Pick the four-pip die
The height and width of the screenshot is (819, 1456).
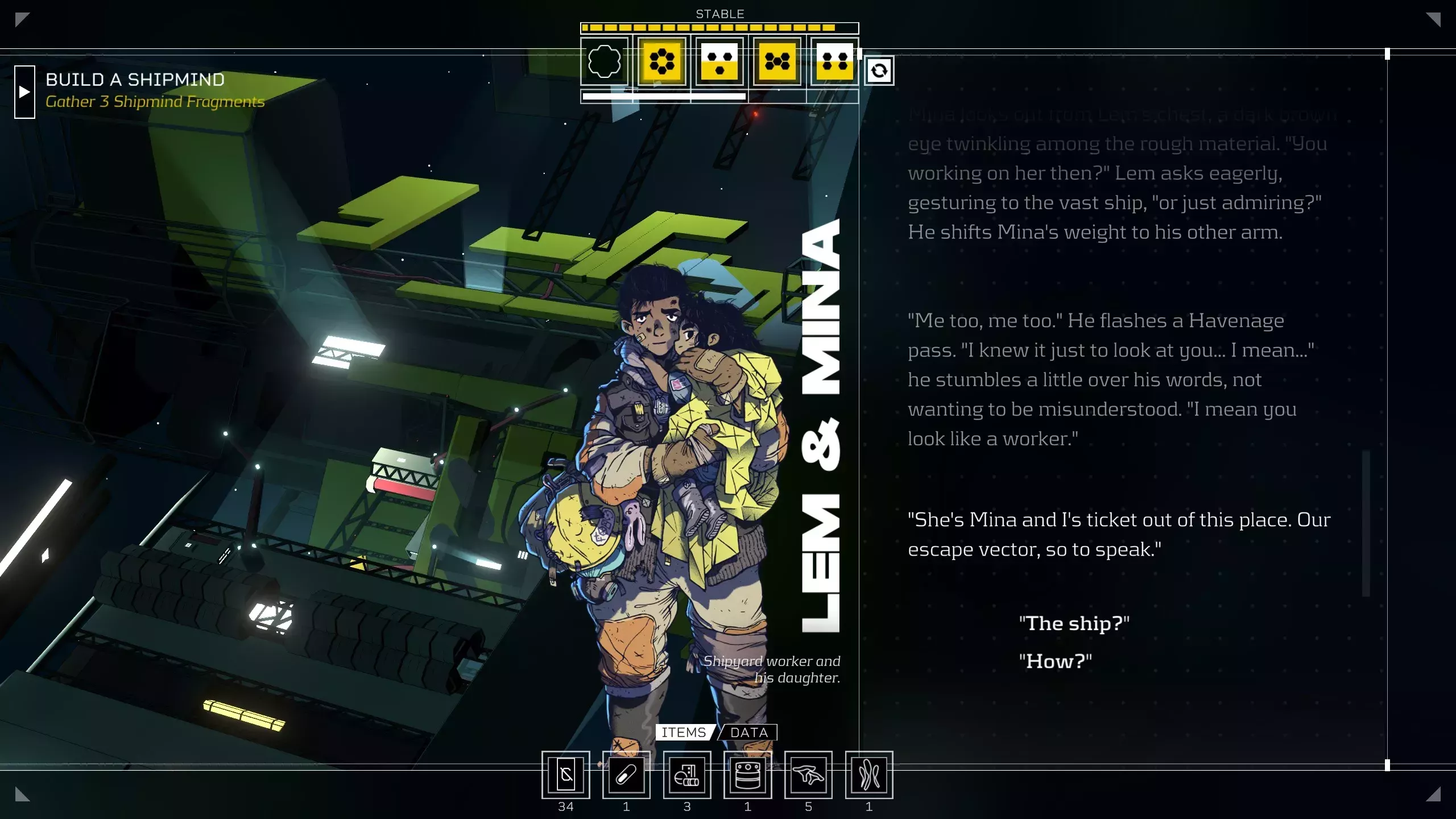click(834, 61)
